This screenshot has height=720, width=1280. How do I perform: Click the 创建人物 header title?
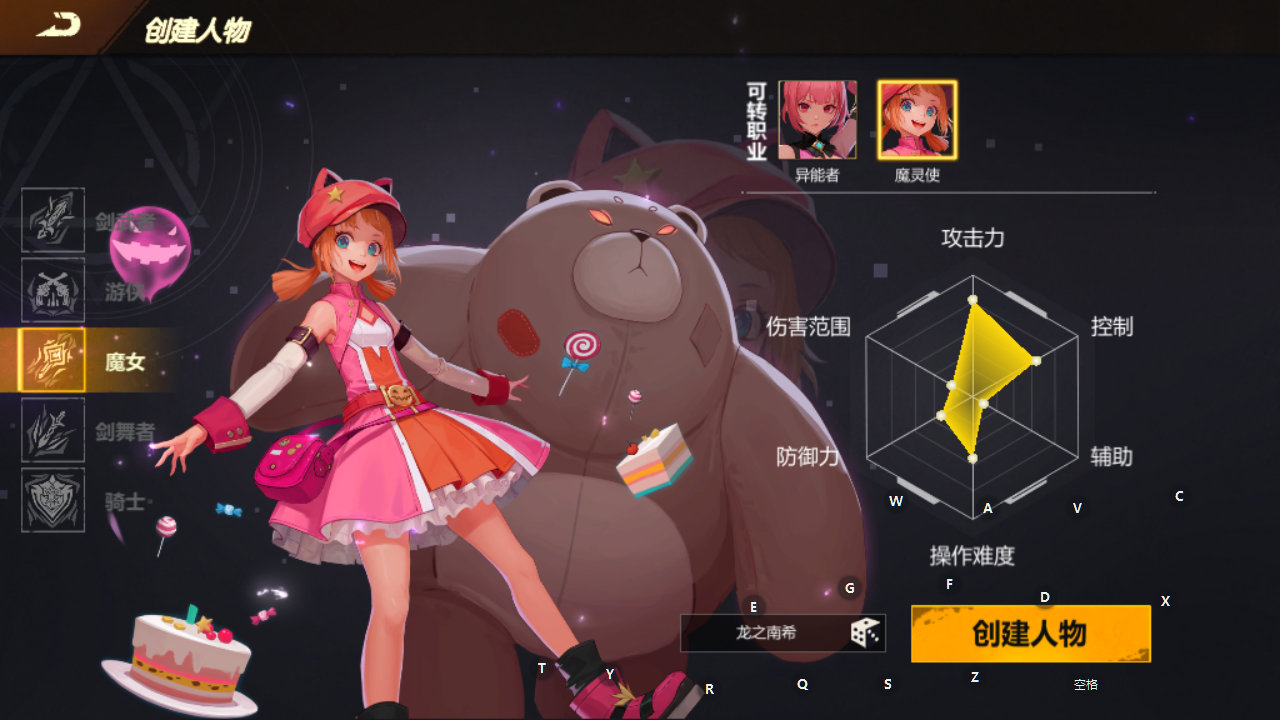[x=196, y=30]
